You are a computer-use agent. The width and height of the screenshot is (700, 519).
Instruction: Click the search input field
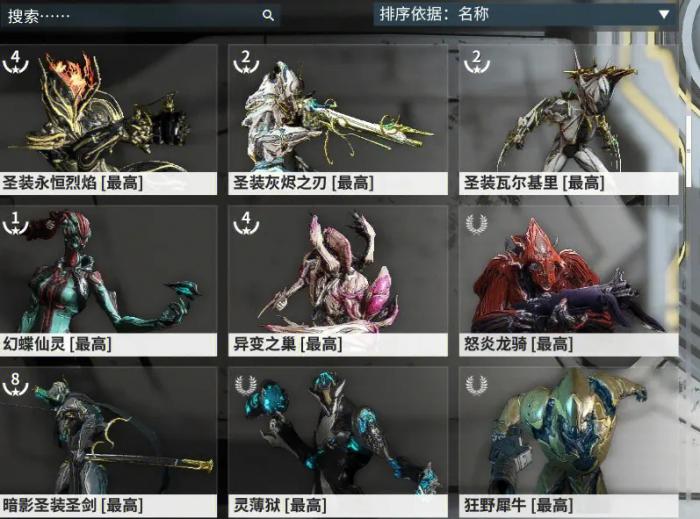coord(130,15)
